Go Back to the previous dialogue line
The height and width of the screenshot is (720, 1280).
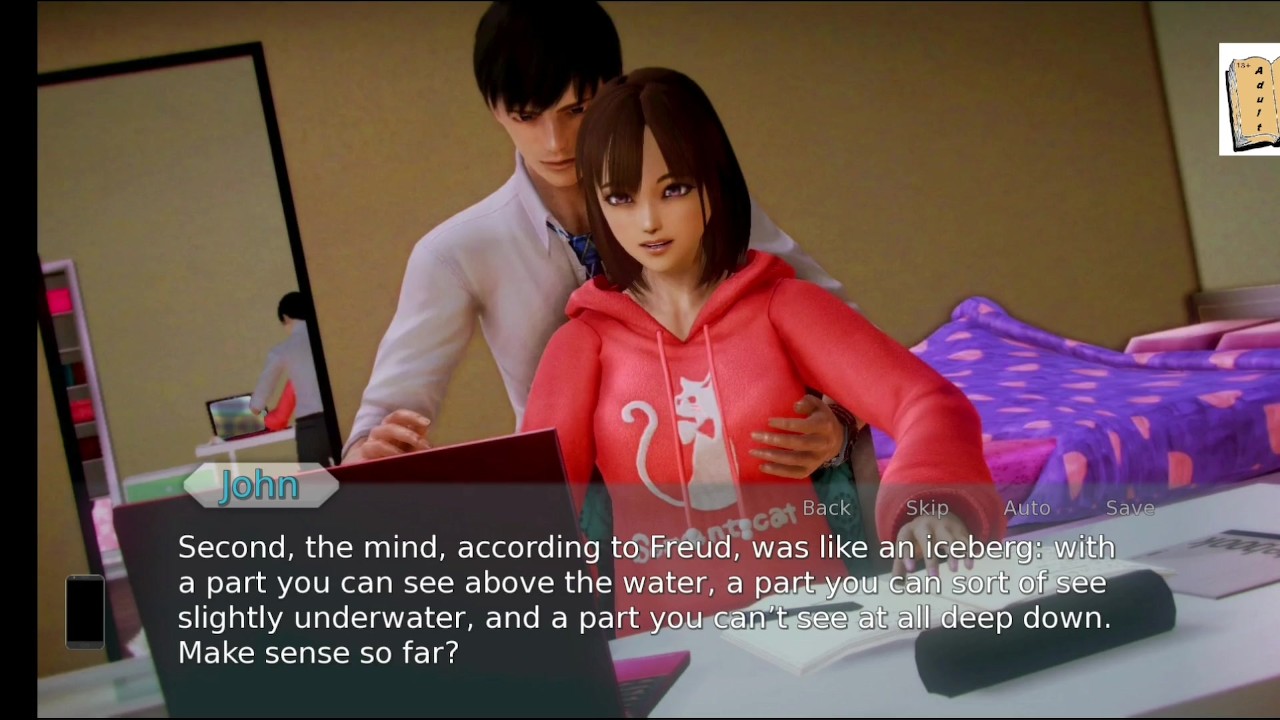(826, 508)
